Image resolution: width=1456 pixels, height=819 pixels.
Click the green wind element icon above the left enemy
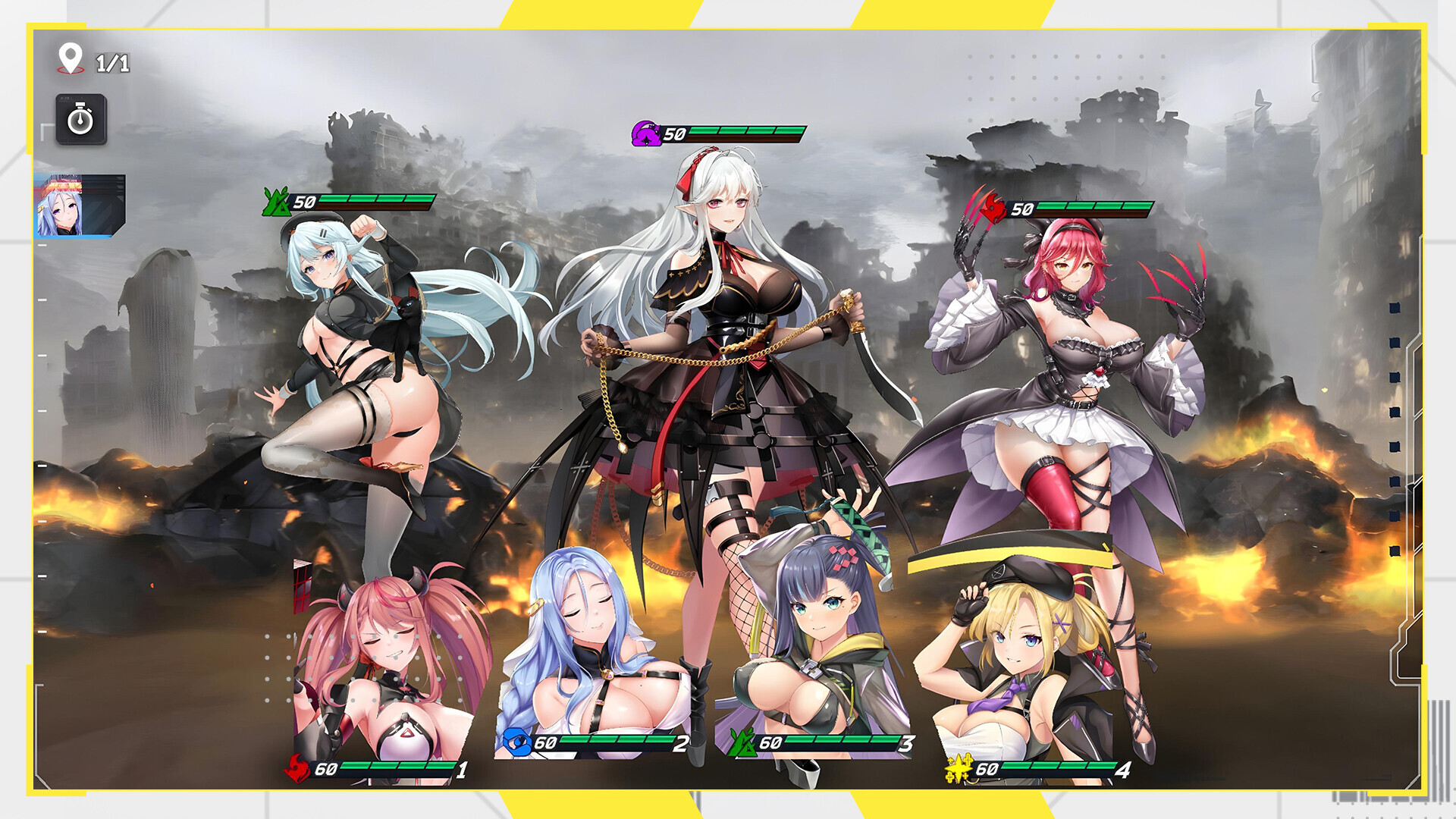(276, 202)
